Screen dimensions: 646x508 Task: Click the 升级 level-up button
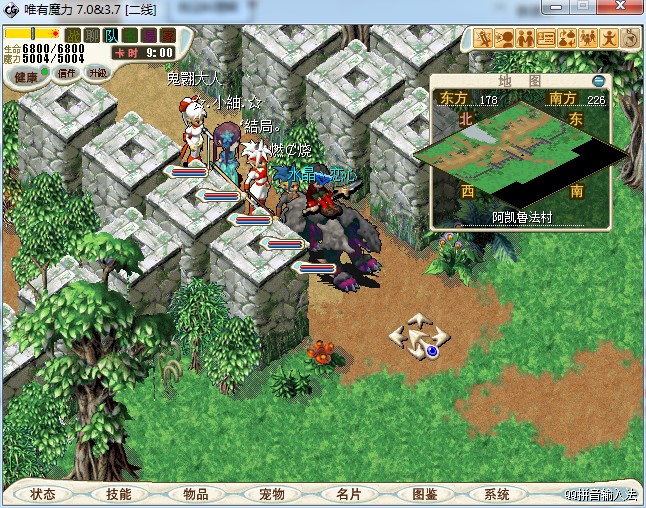coord(98,72)
